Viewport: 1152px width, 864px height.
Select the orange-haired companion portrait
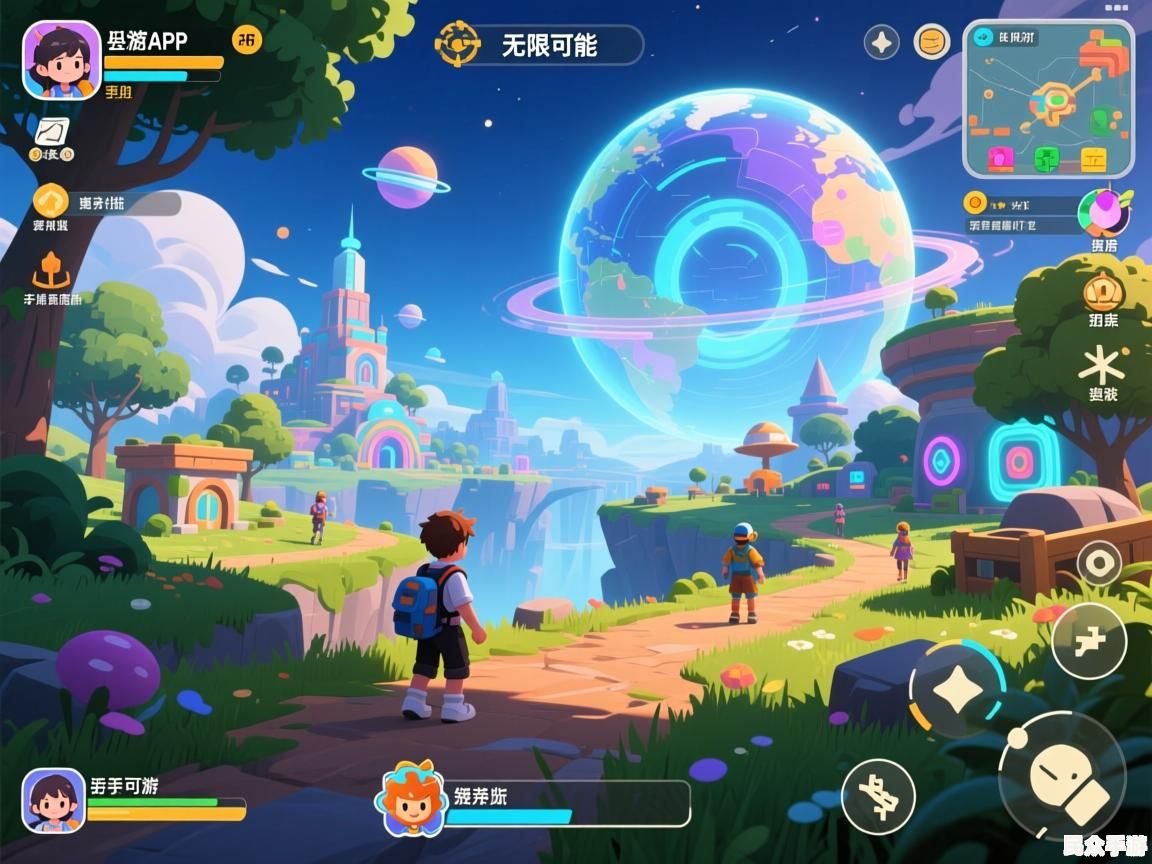click(410, 798)
